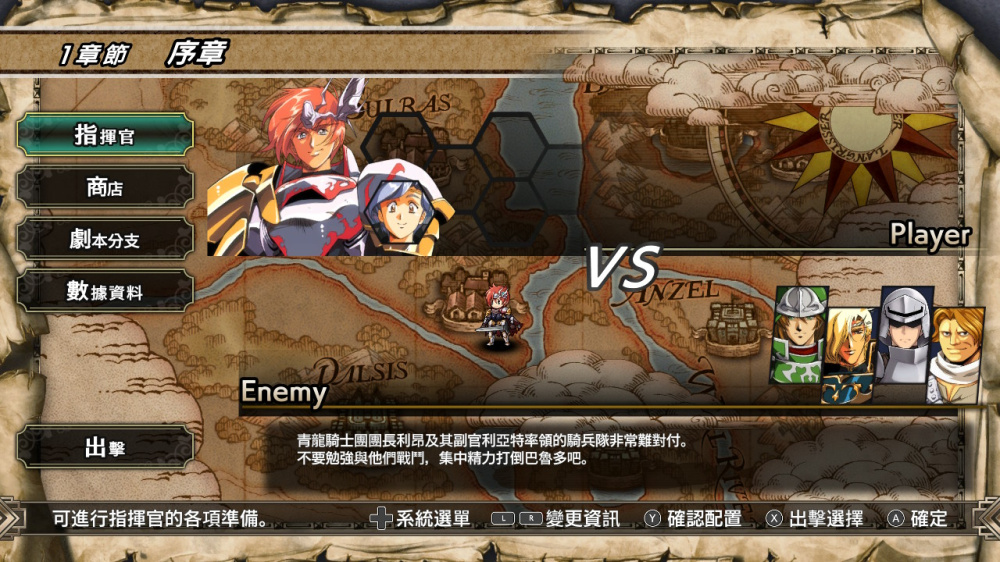Select the 指揮官 commander menu entry
The height and width of the screenshot is (562, 1000).
105,135
